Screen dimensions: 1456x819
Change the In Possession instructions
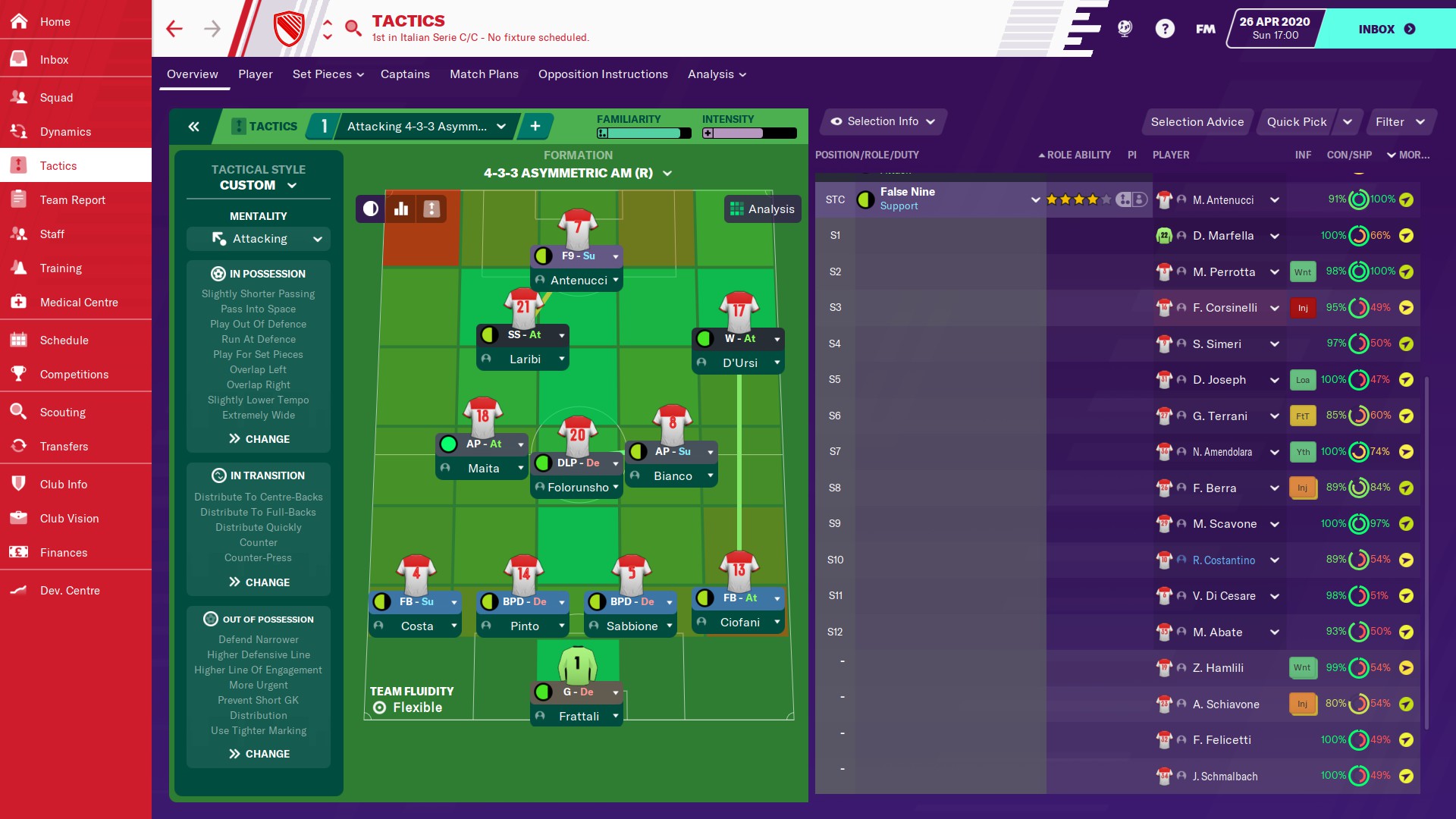[259, 439]
